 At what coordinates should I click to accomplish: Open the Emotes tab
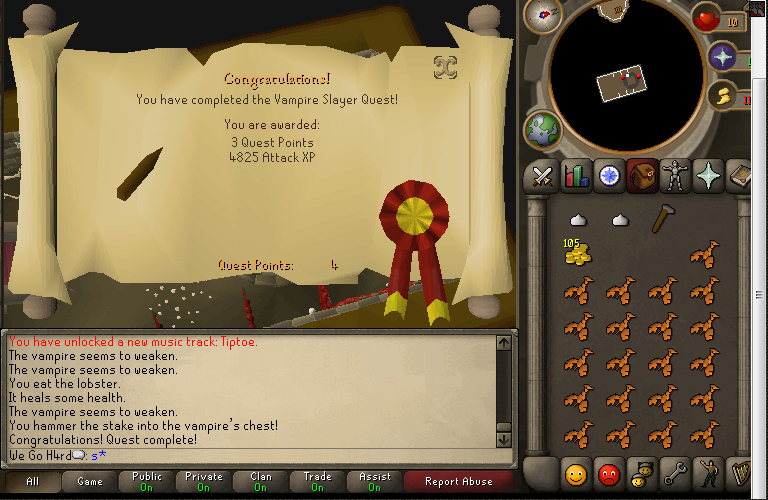[x=710, y=472]
